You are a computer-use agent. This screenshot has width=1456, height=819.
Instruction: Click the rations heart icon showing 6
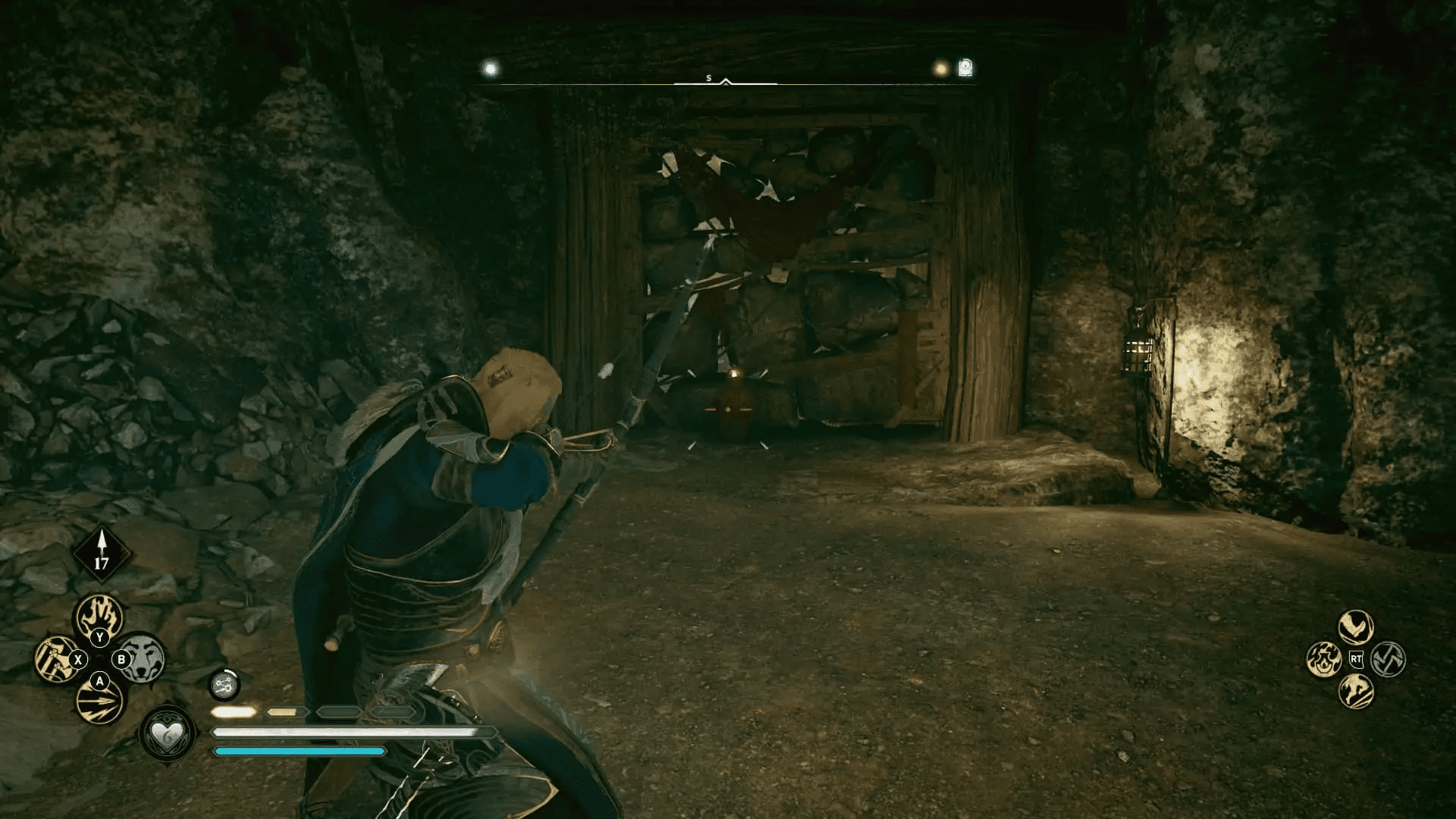pyautogui.click(x=167, y=735)
